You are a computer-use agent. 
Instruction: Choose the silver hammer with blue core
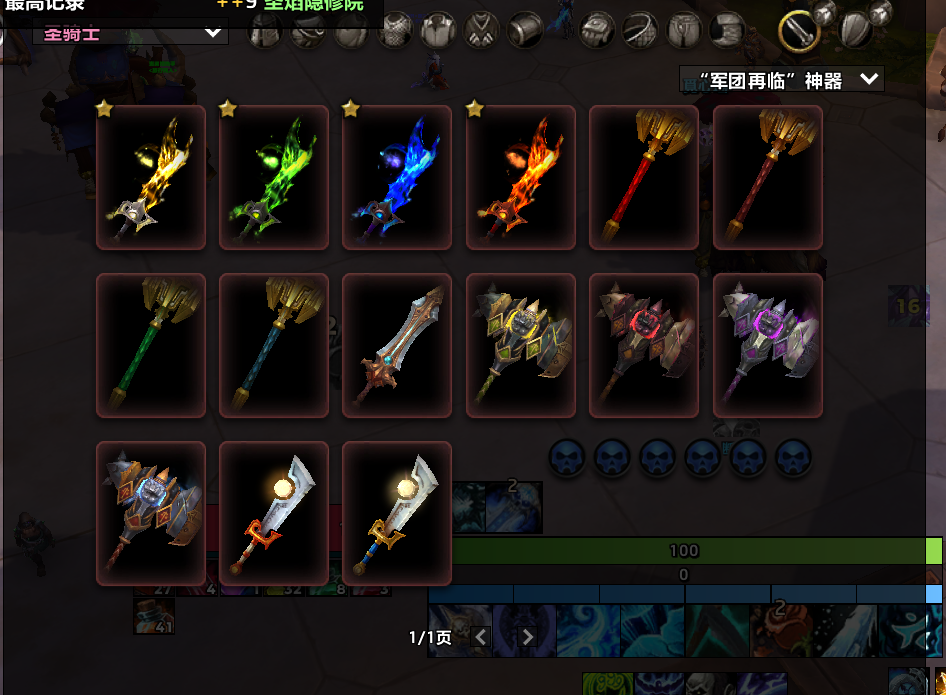tap(151, 513)
